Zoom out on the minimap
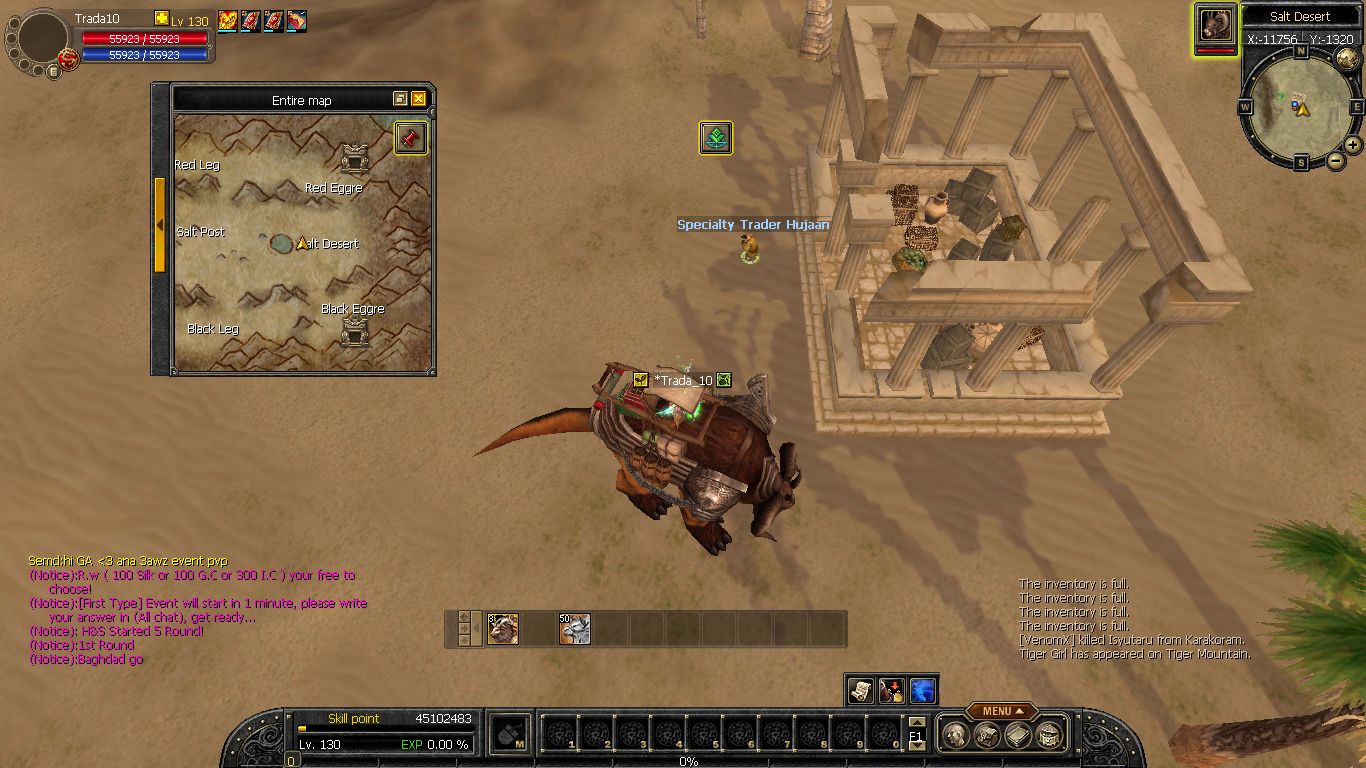This screenshot has width=1366, height=768. coord(1335,160)
